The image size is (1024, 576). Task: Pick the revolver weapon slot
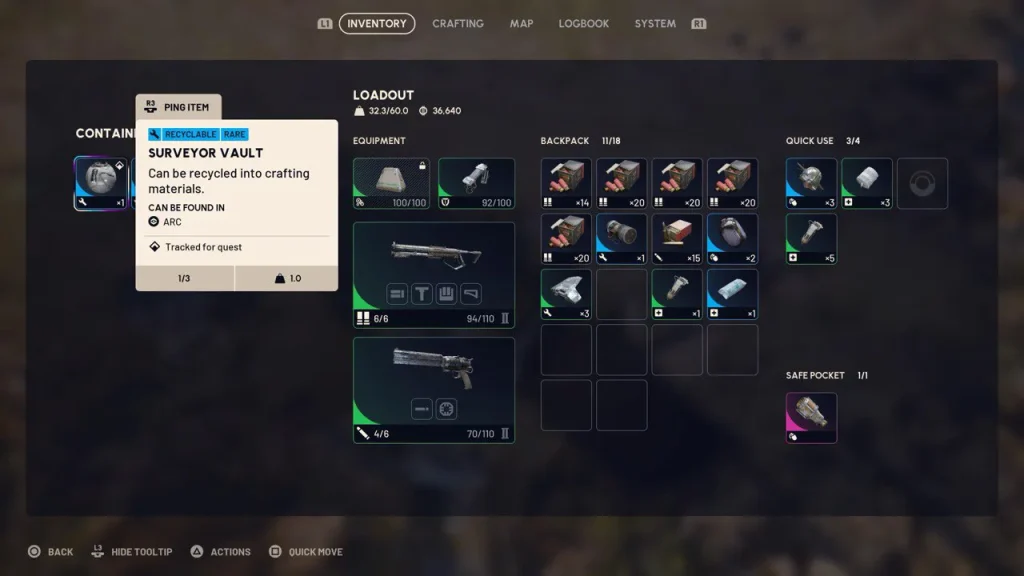[x=433, y=390]
